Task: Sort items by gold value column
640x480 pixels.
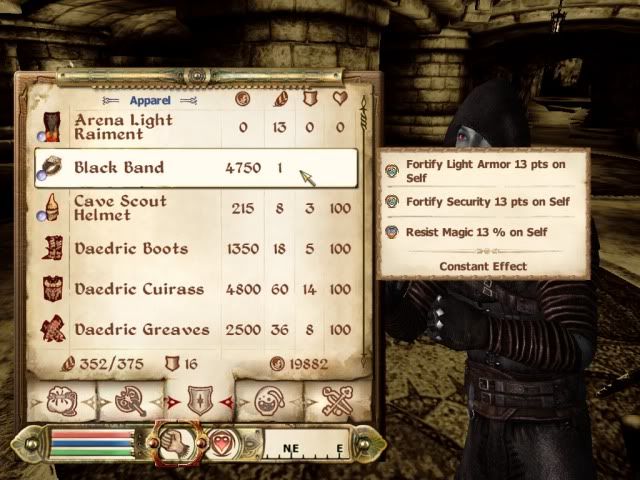Action: click(242, 99)
